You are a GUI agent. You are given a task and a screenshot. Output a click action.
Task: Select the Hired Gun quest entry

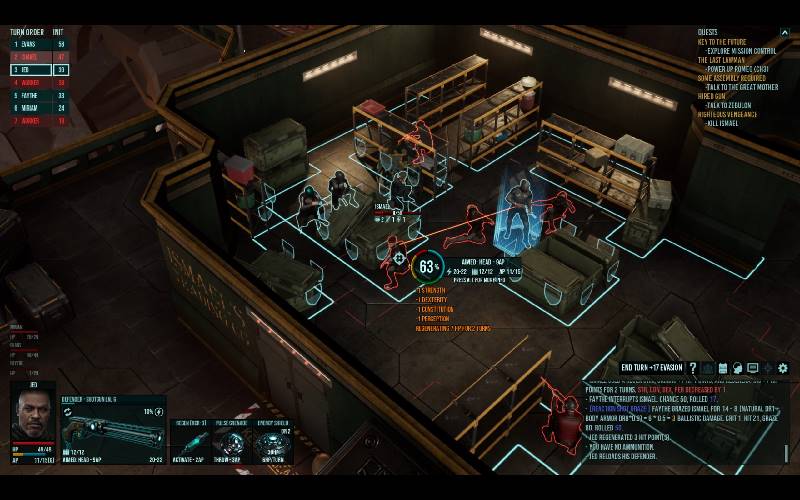coord(716,96)
